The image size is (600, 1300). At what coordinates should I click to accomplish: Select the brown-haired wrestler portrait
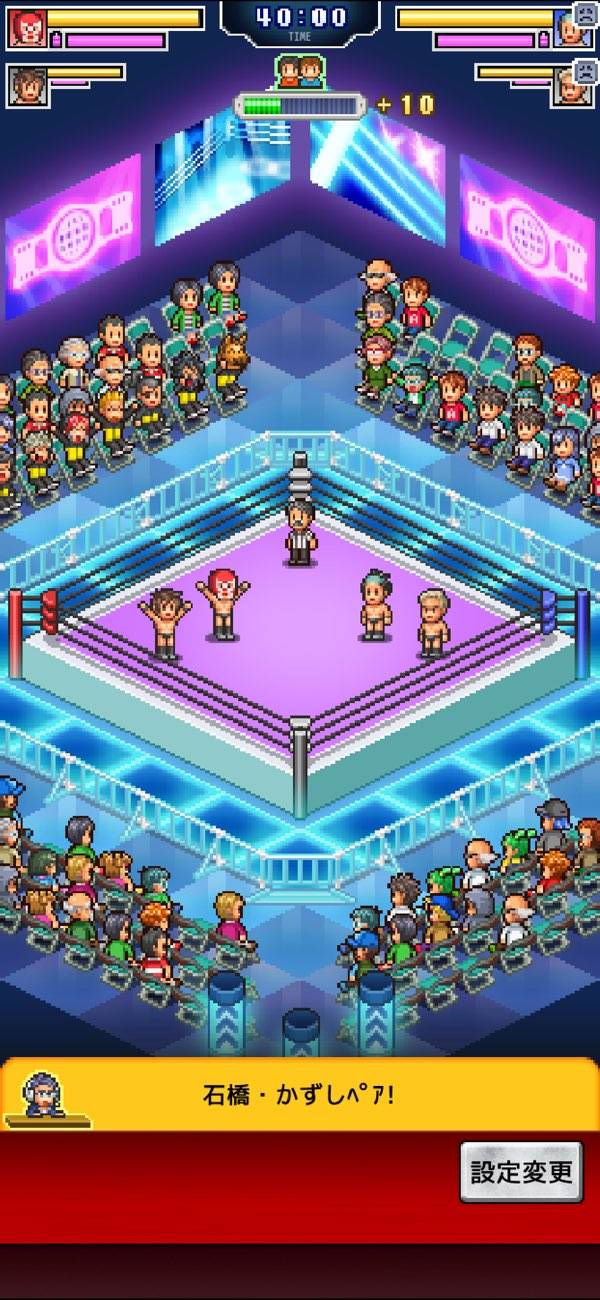pyautogui.click(x=26, y=84)
